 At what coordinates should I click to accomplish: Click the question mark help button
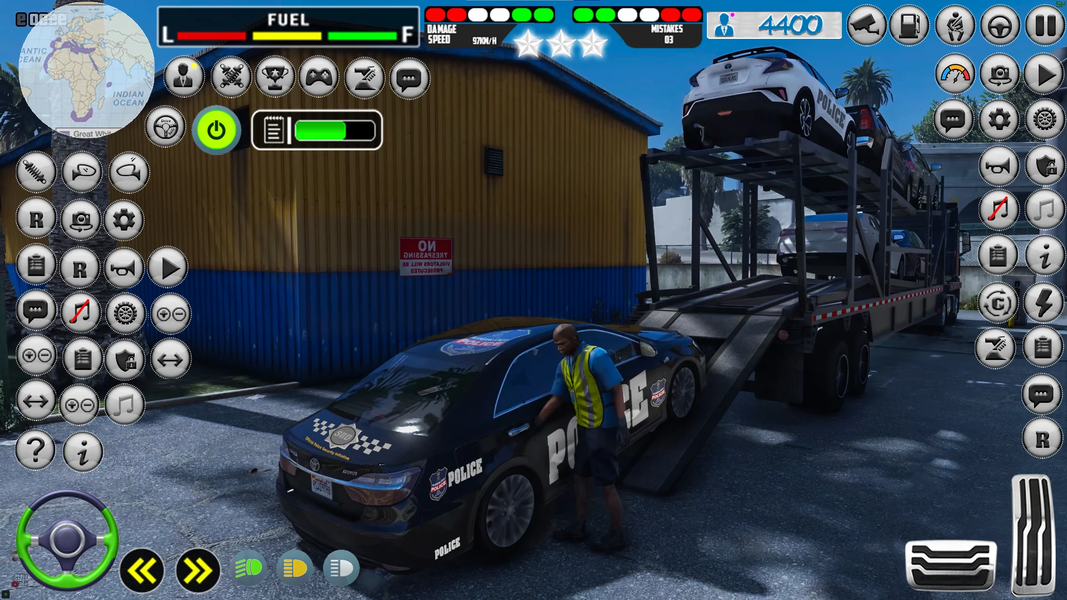click(35, 451)
